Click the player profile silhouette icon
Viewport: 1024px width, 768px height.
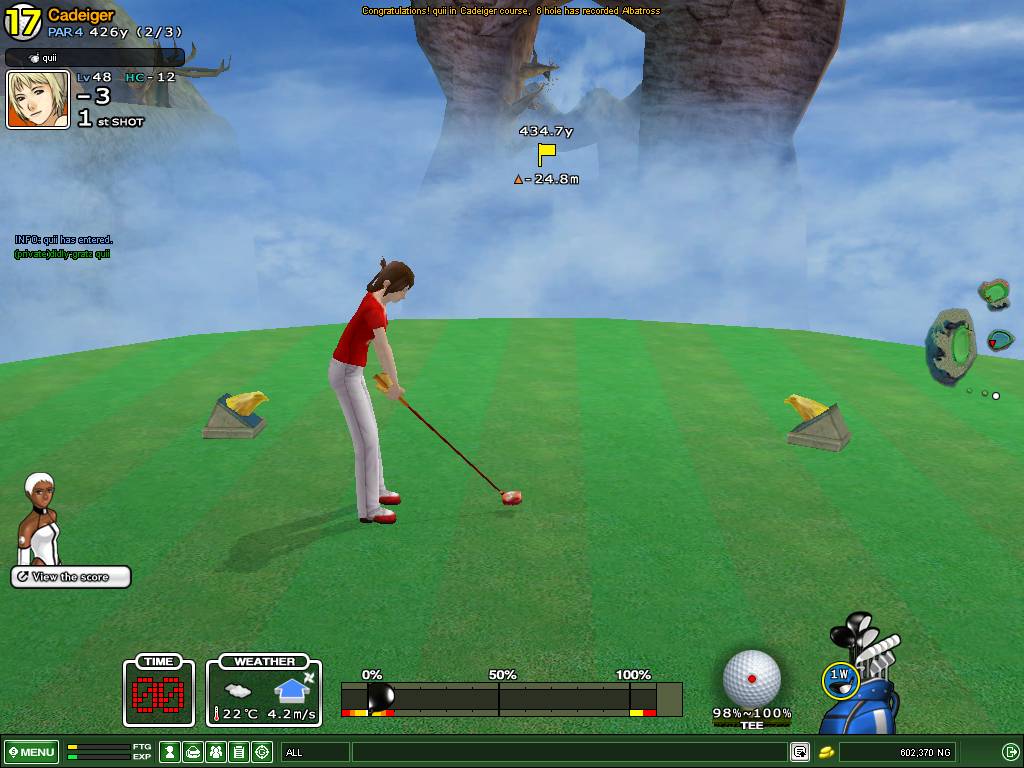(171, 752)
